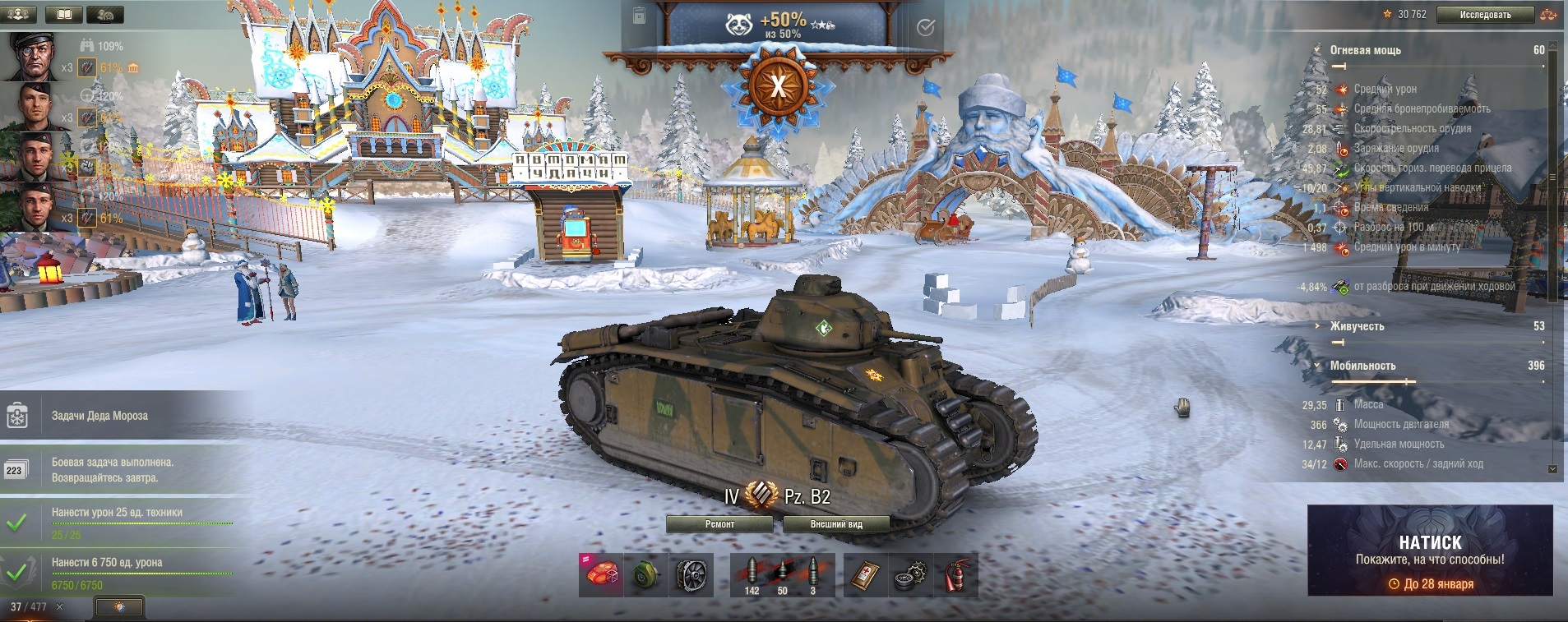Collapse the Мобильность stats section
The width and height of the screenshot is (1568, 622).
point(1317,366)
